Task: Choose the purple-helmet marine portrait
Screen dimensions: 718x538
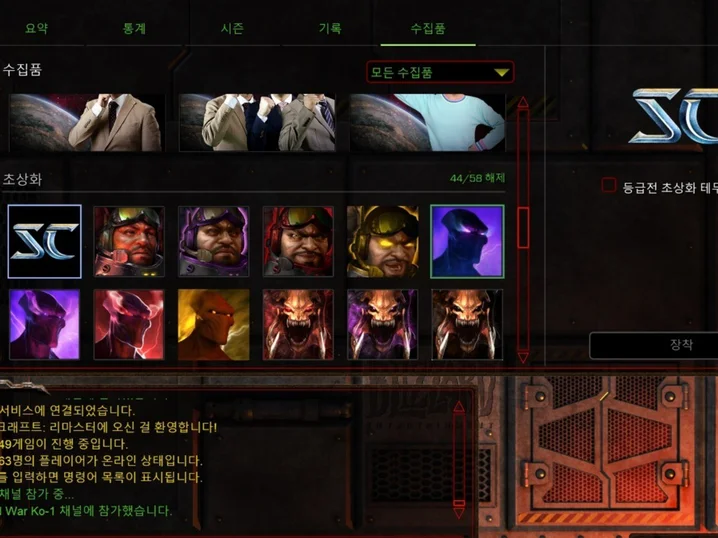Action: click(214, 242)
